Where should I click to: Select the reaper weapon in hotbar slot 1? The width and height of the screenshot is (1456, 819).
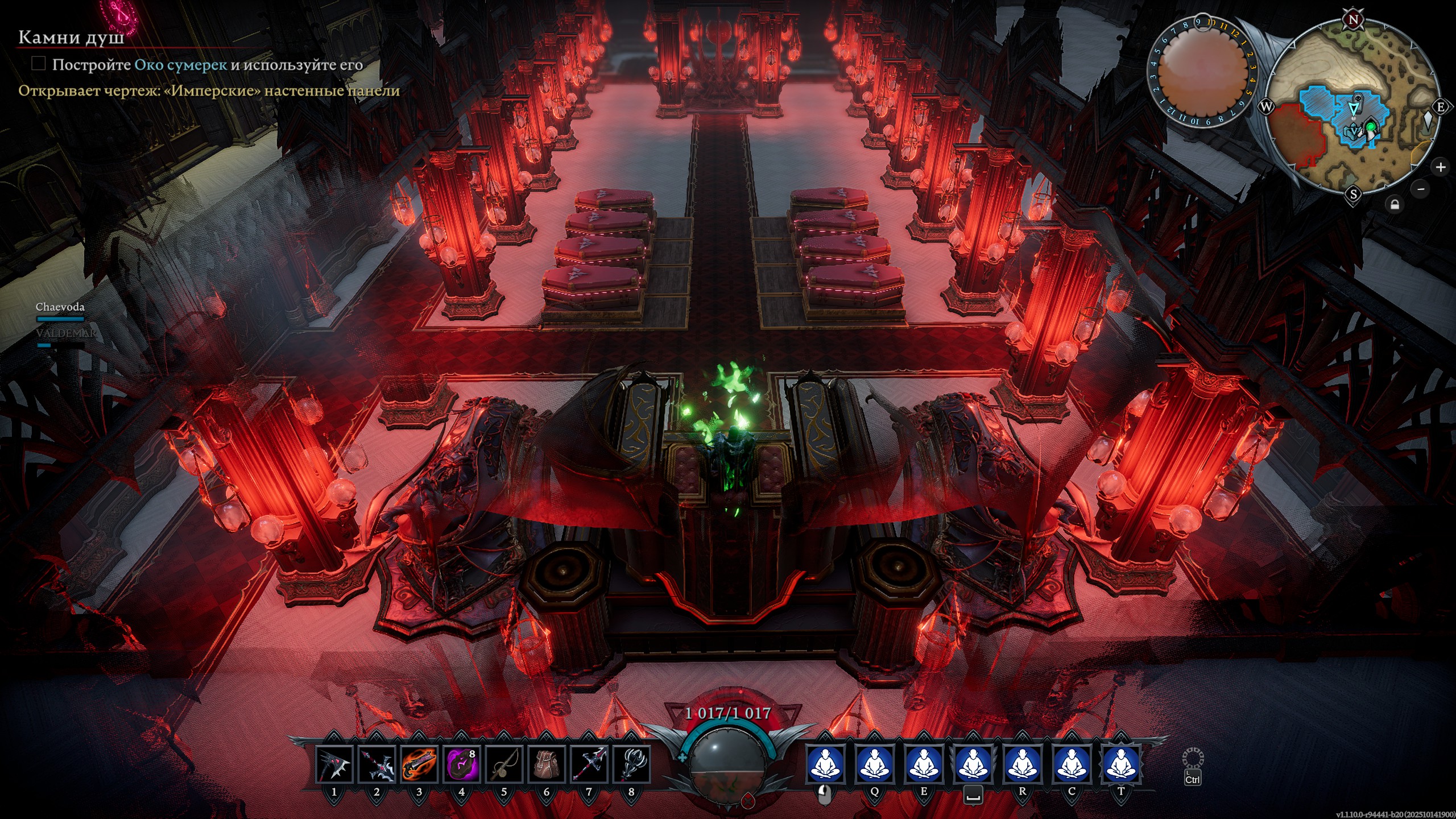pyautogui.click(x=334, y=764)
